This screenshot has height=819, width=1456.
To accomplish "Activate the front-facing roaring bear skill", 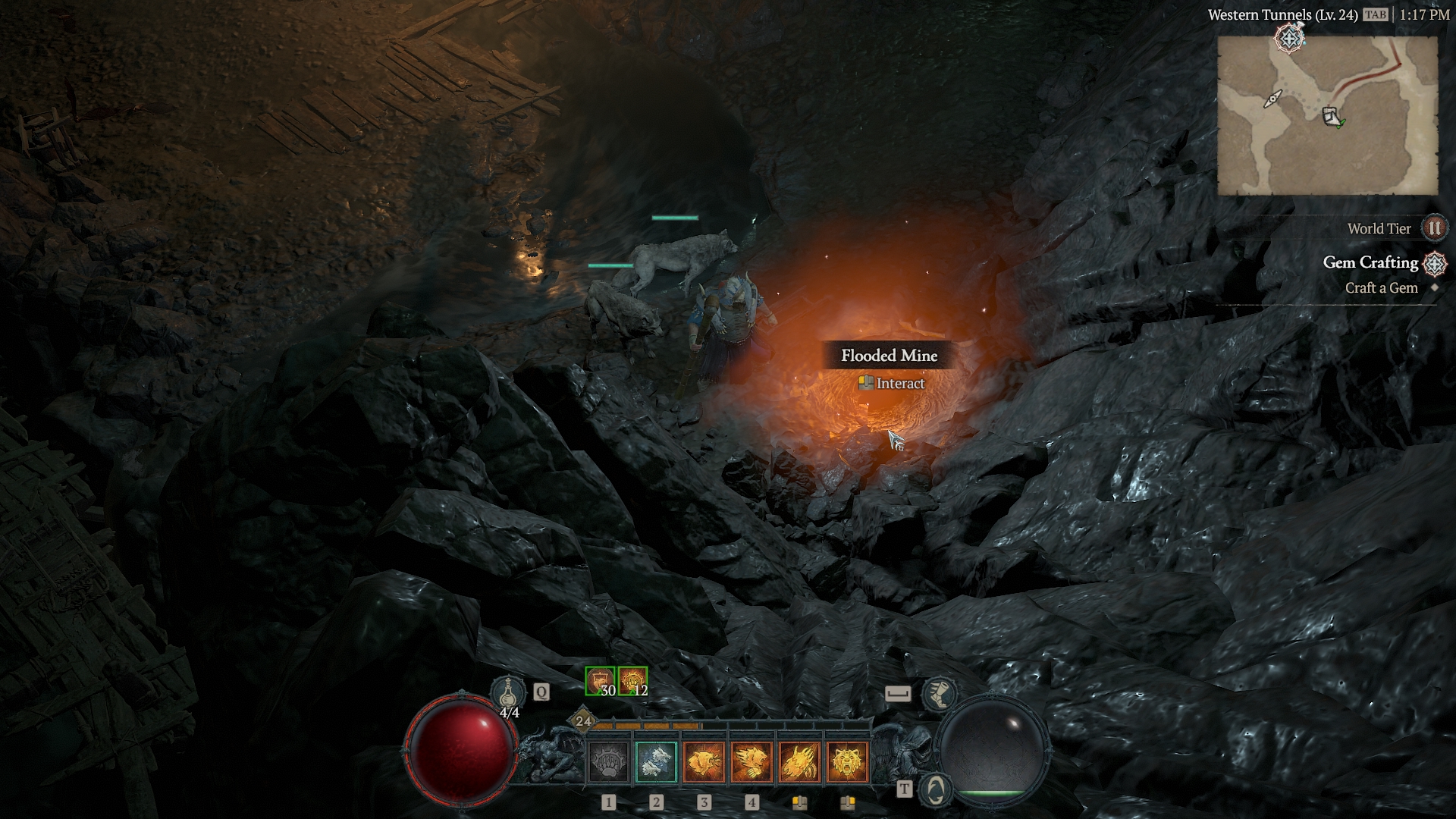I will [x=847, y=761].
